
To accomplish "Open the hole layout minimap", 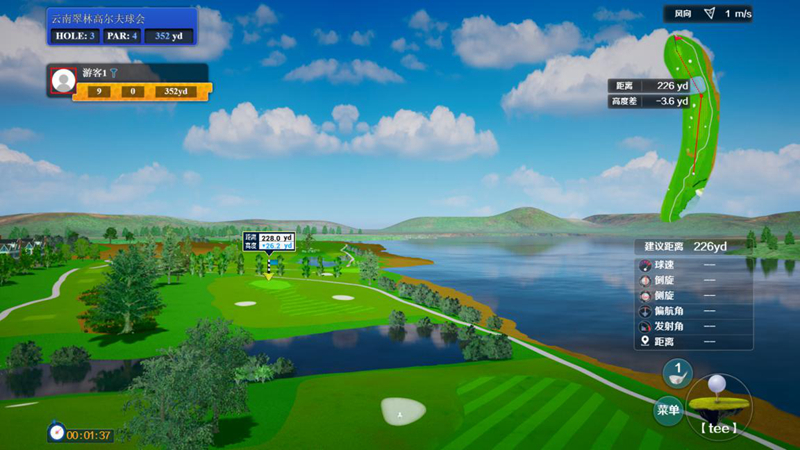I will pos(689,123).
